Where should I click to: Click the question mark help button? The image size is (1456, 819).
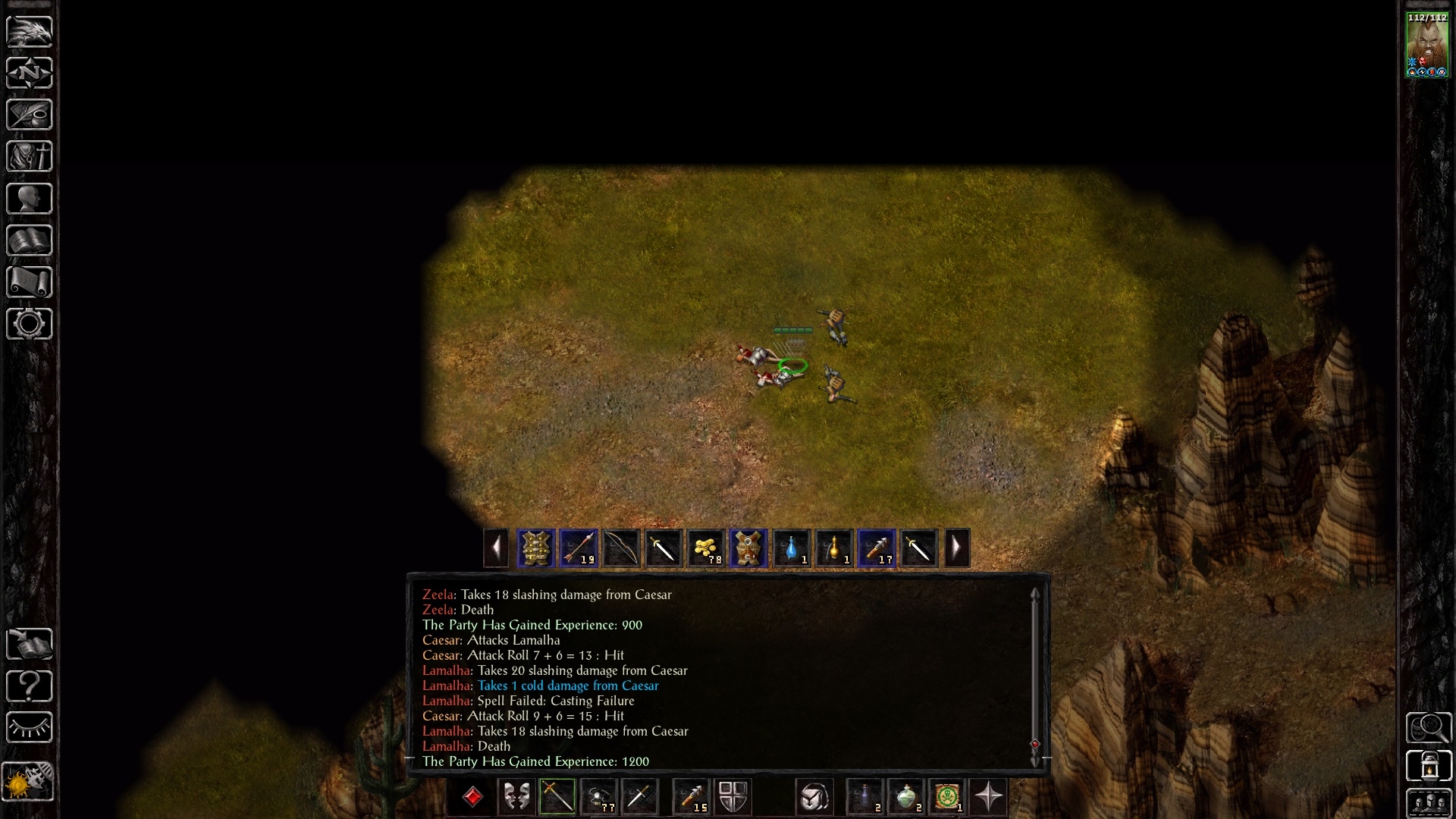click(30, 686)
